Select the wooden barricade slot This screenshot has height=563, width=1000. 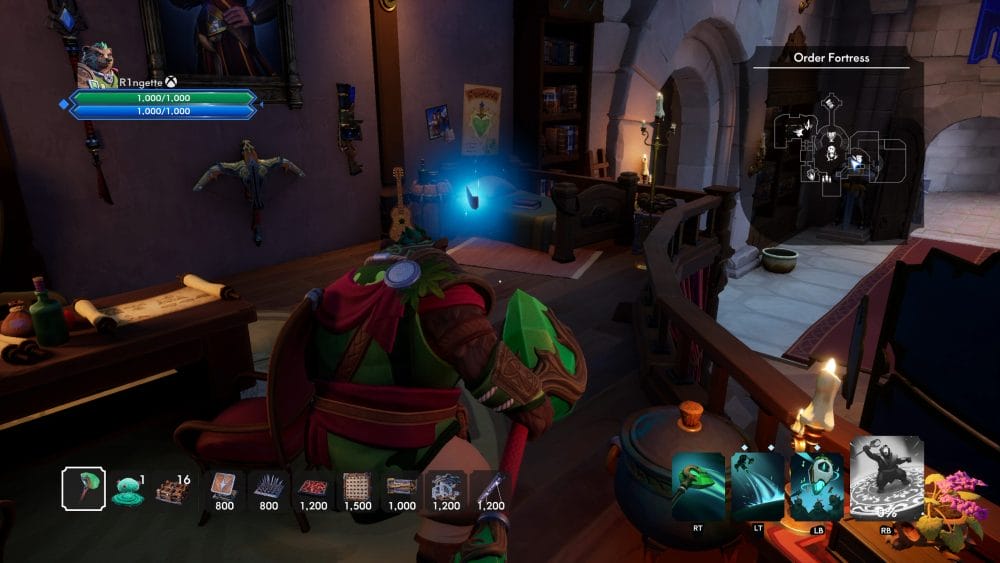173,489
